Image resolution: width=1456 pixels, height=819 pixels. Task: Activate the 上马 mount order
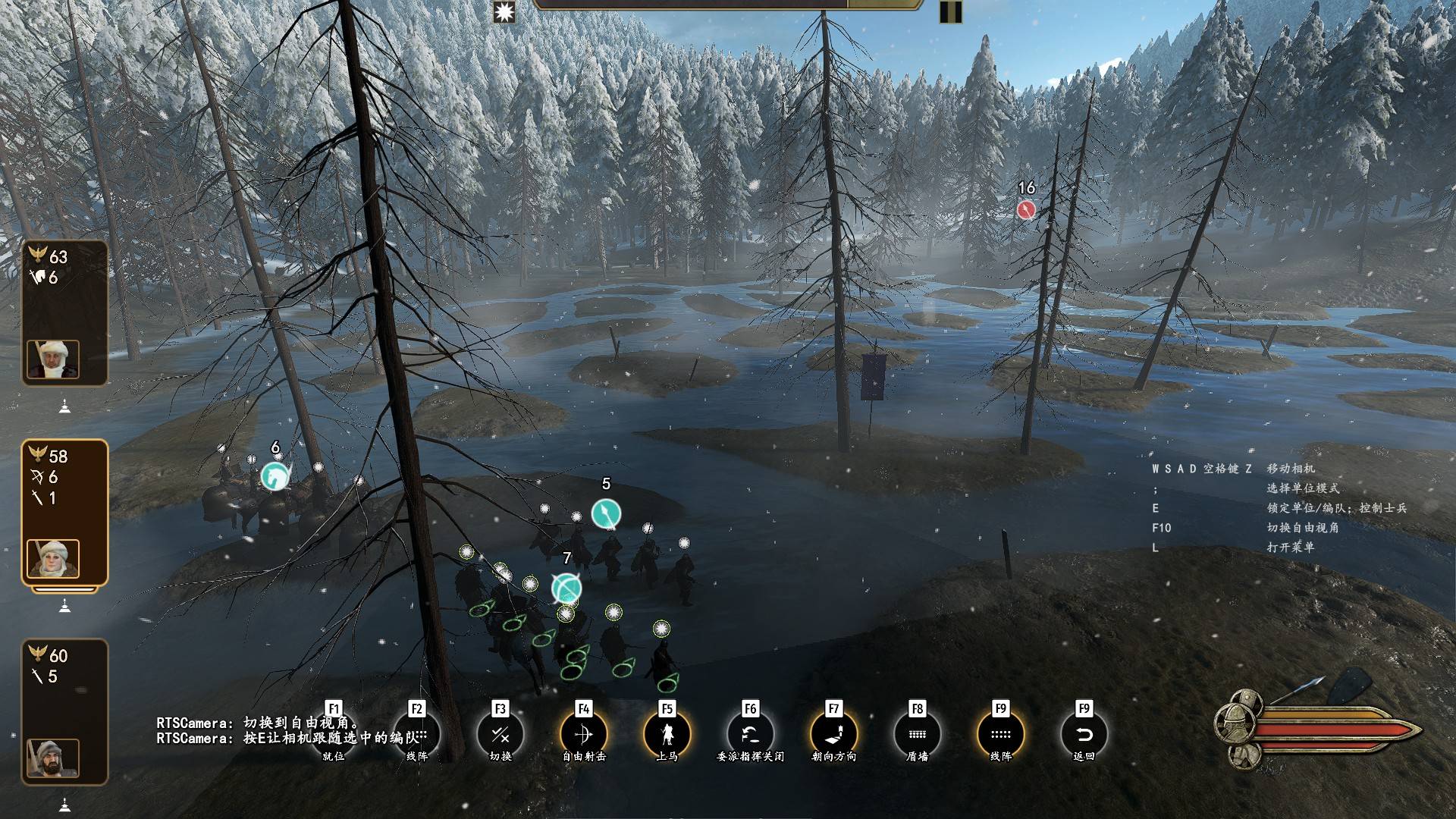tap(667, 734)
